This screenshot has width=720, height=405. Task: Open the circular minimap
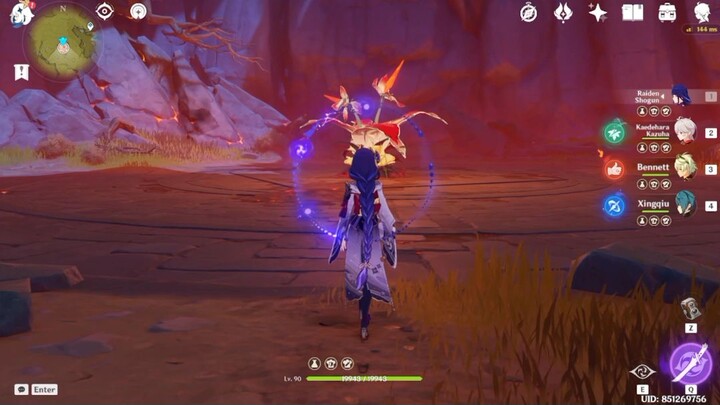[x=61, y=40]
